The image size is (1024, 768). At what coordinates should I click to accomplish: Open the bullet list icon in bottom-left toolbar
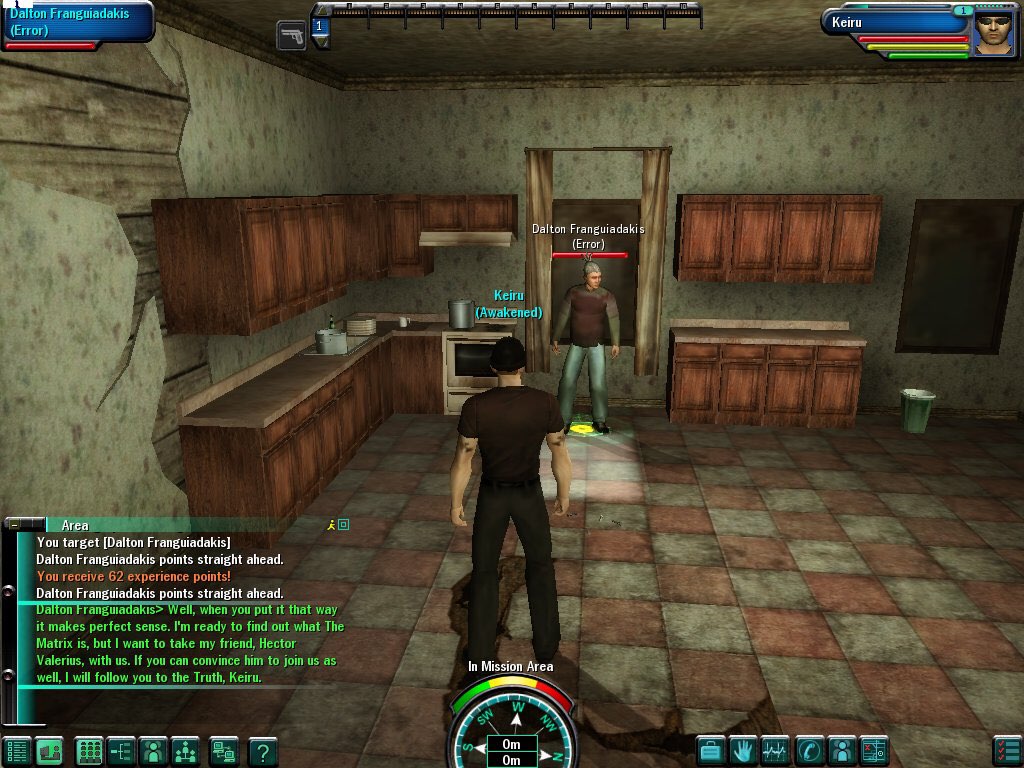click(x=16, y=750)
